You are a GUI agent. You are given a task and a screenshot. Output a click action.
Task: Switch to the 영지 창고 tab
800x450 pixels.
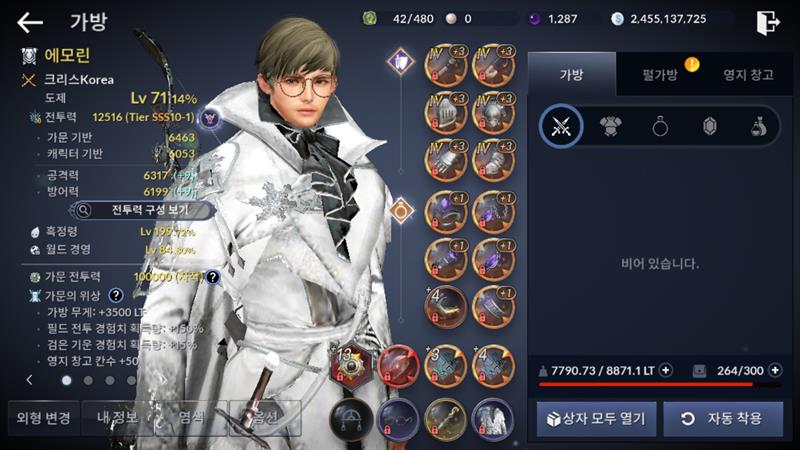[747, 75]
